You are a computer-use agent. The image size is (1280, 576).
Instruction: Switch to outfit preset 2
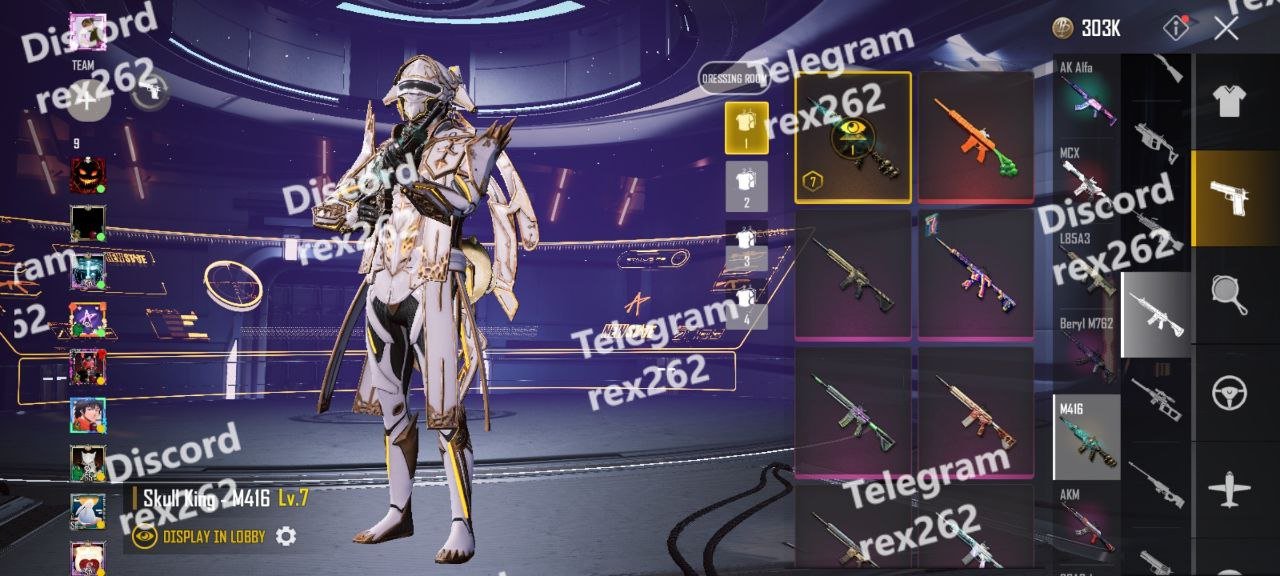[746, 186]
